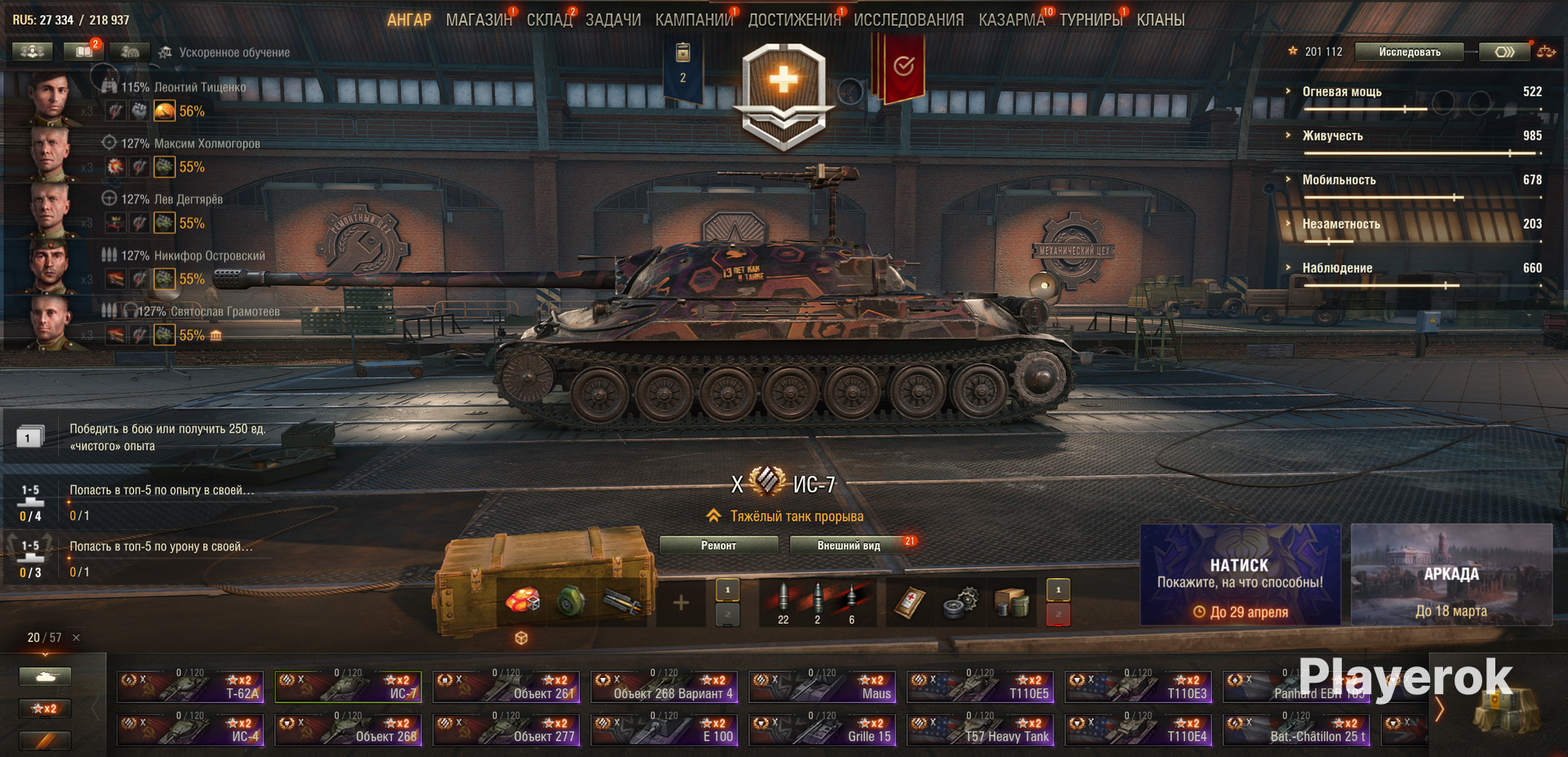Image resolution: width=1568 pixels, height=757 pixels.
Task: Close the 20/57 carousel filter
Action: [76, 638]
